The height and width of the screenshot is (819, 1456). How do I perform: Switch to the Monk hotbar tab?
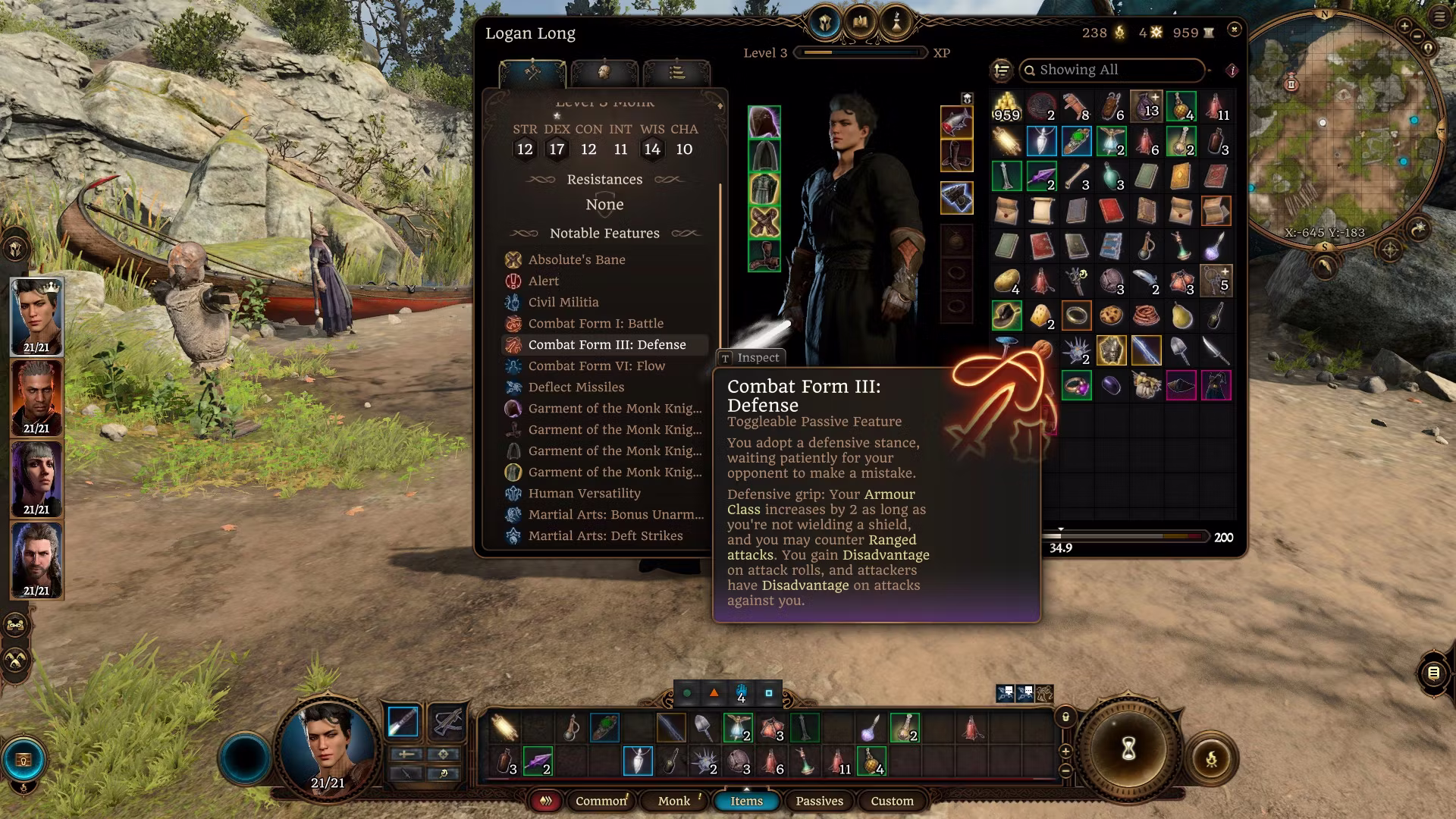tap(673, 801)
